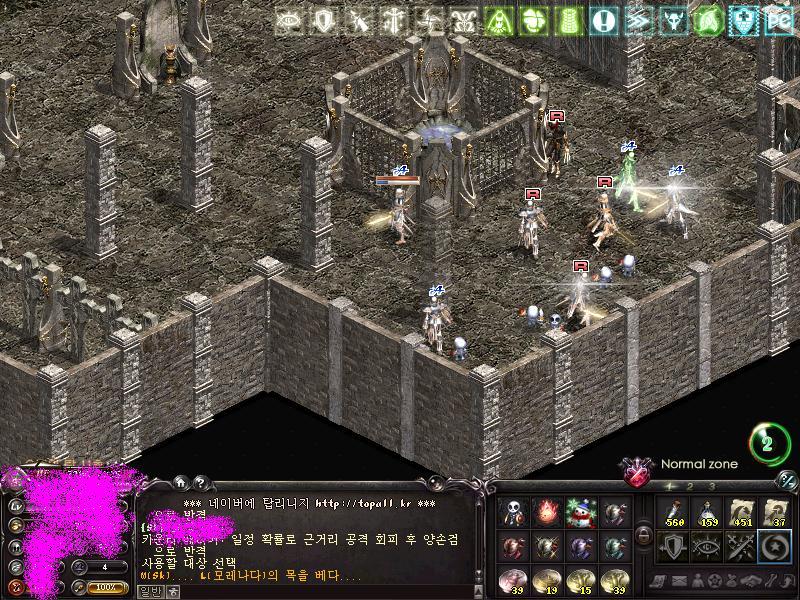
Task: Select the highlighted crescent star skill
Action: point(775,546)
